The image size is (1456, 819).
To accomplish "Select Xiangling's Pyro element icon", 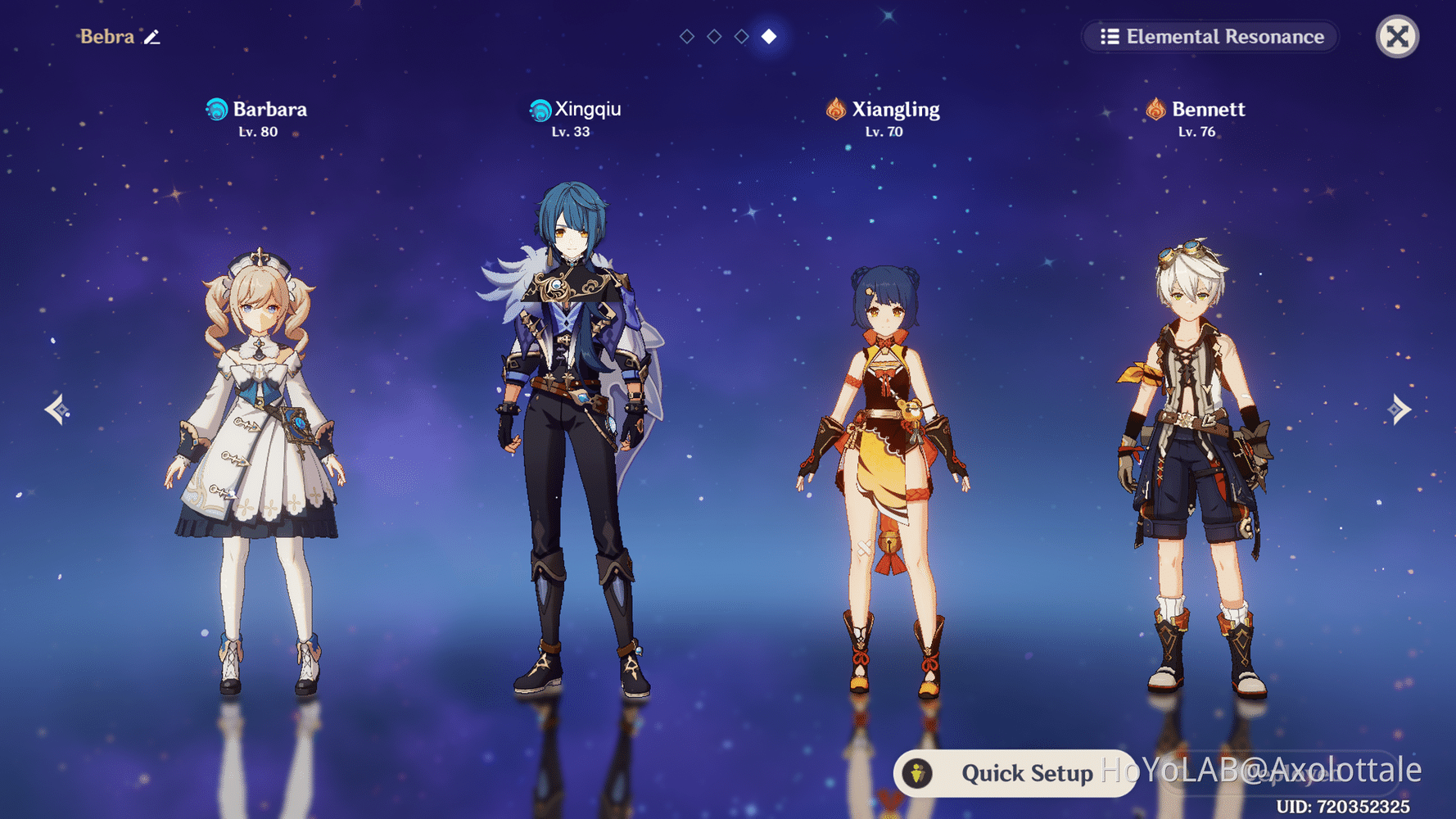I will [x=834, y=109].
